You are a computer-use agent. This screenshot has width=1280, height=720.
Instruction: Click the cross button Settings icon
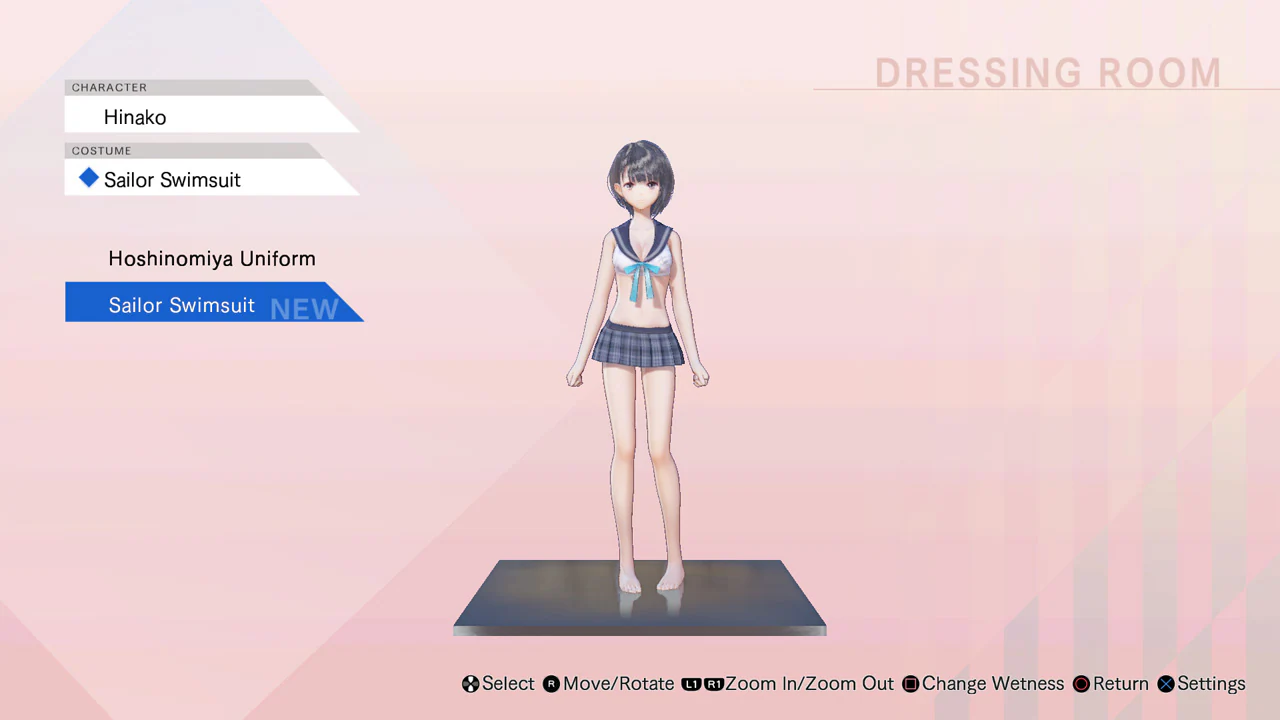tap(1166, 684)
